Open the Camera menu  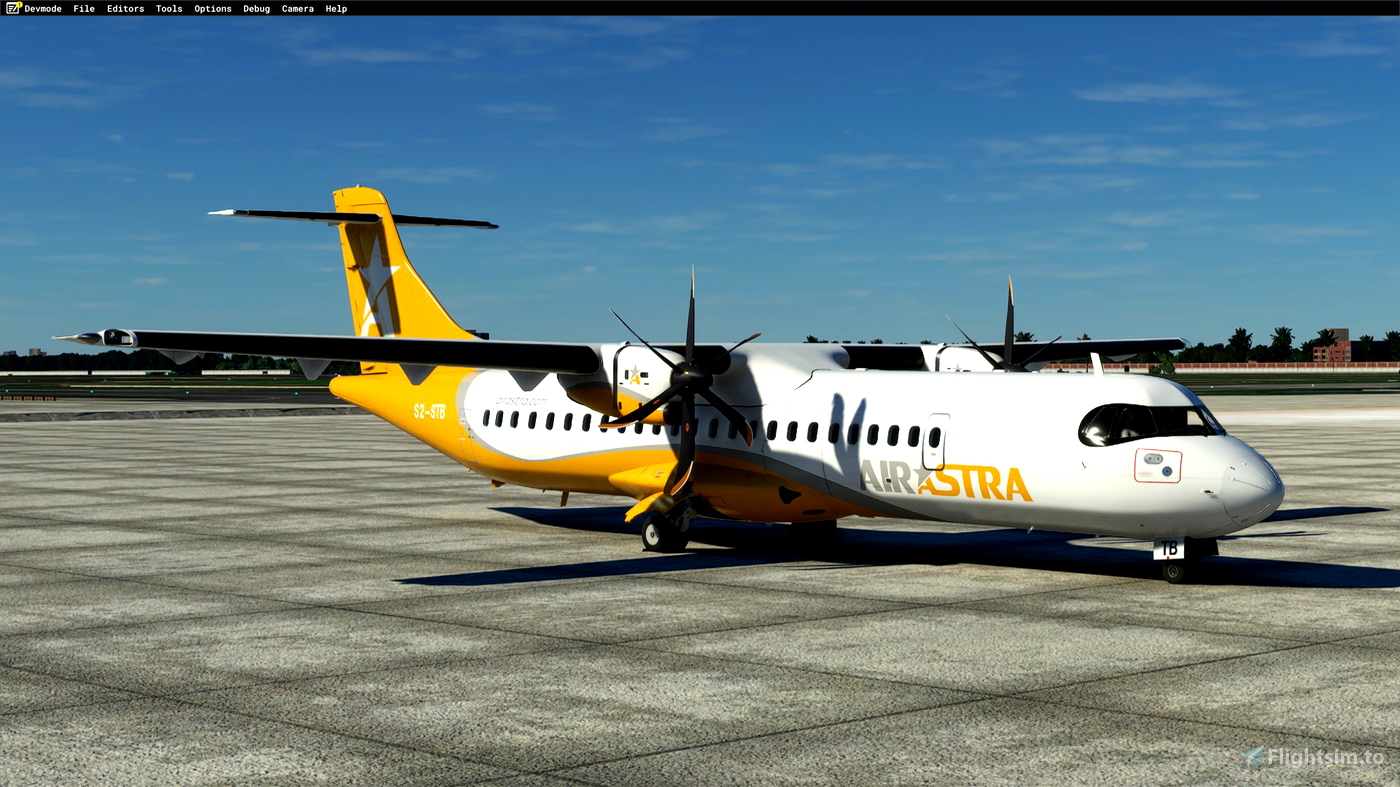pyautogui.click(x=297, y=8)
